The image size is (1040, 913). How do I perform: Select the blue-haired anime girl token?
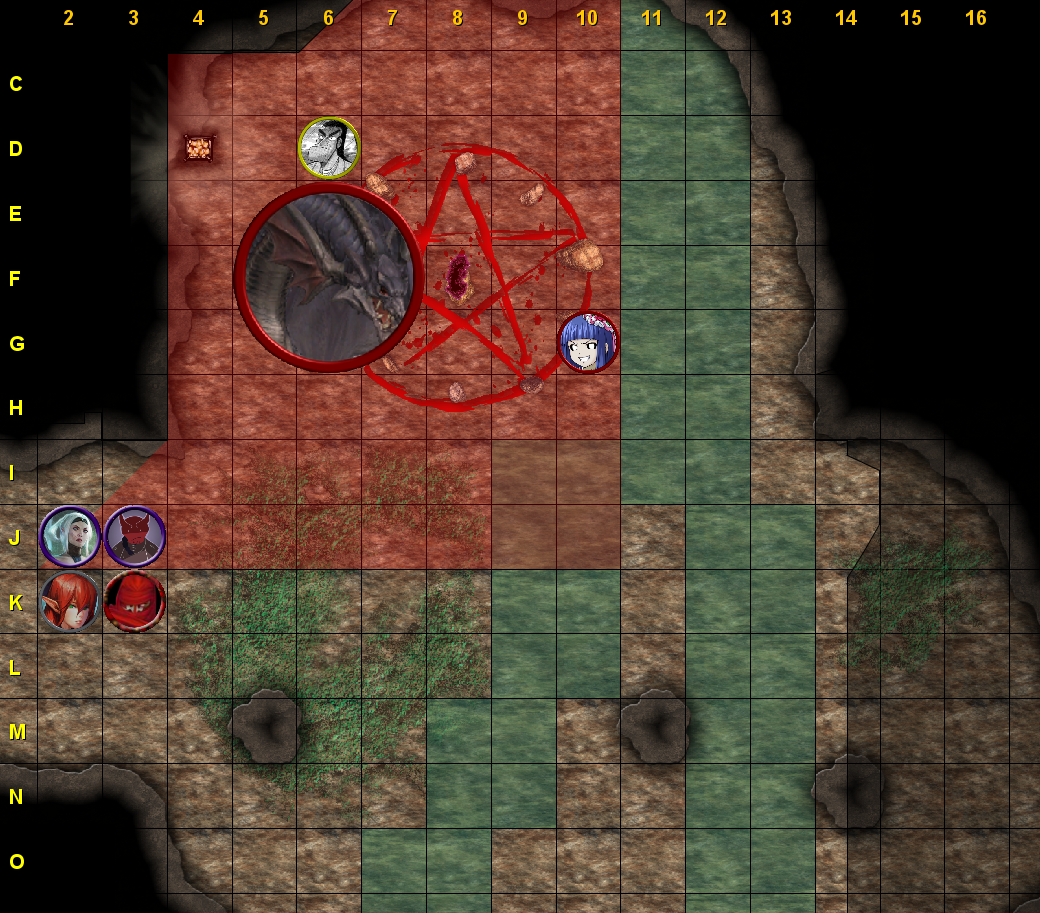pyautogui.click(x=588, y=342)
